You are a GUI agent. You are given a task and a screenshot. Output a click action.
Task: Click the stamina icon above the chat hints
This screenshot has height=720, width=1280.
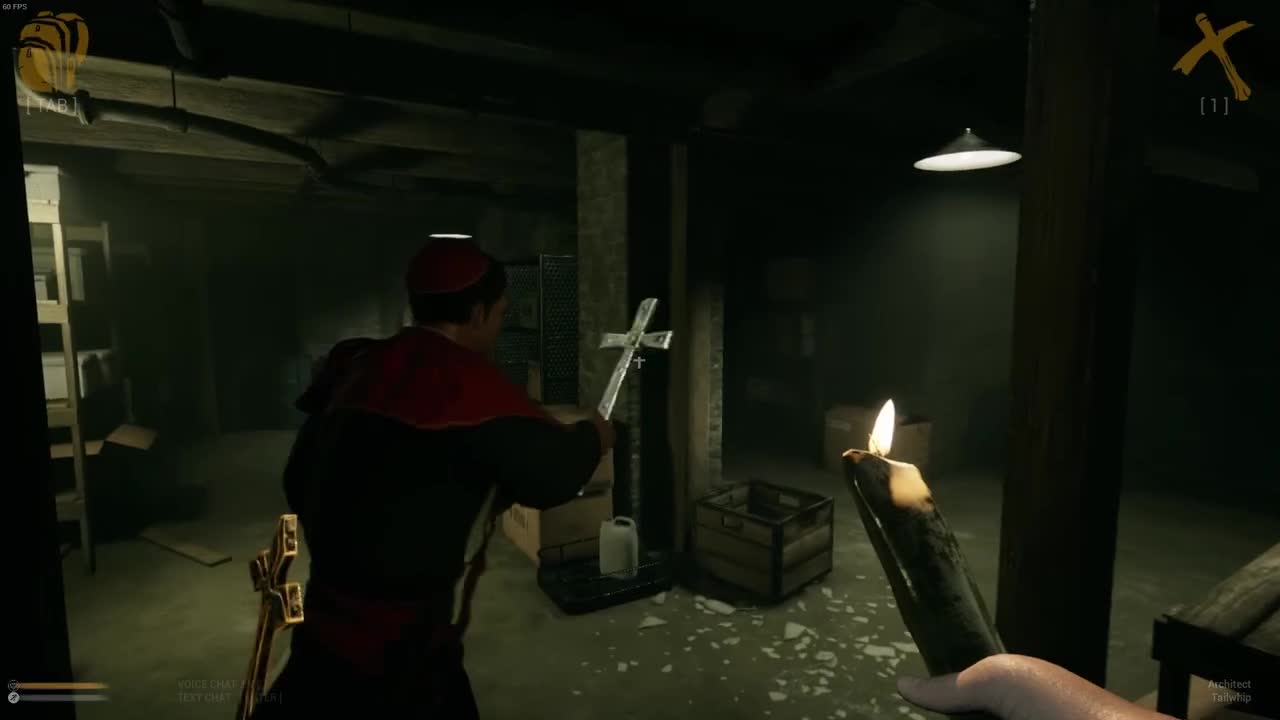pyautogui.click(x=13, y=697)
